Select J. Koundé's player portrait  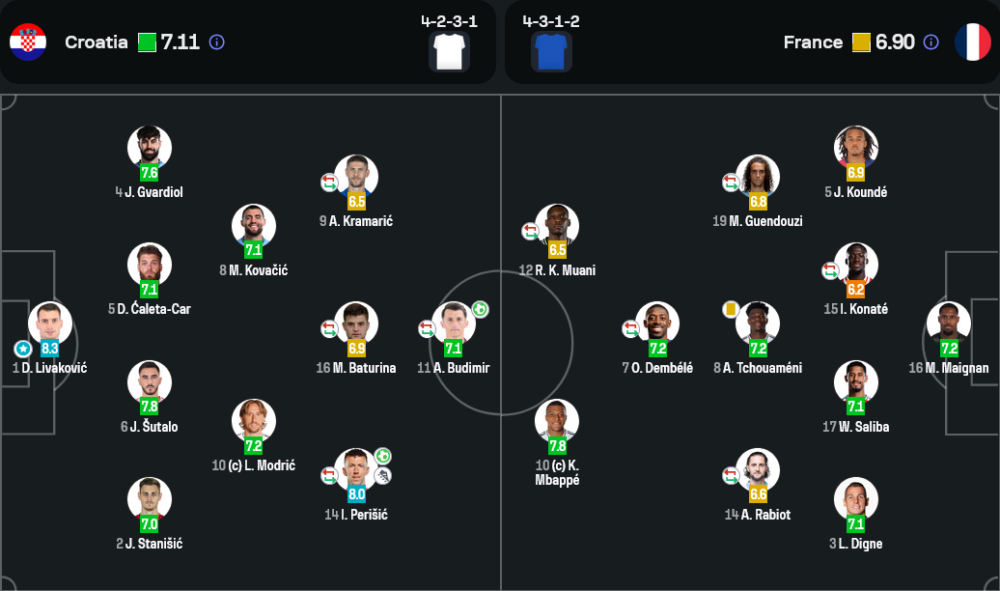click(x=856, y=147)
